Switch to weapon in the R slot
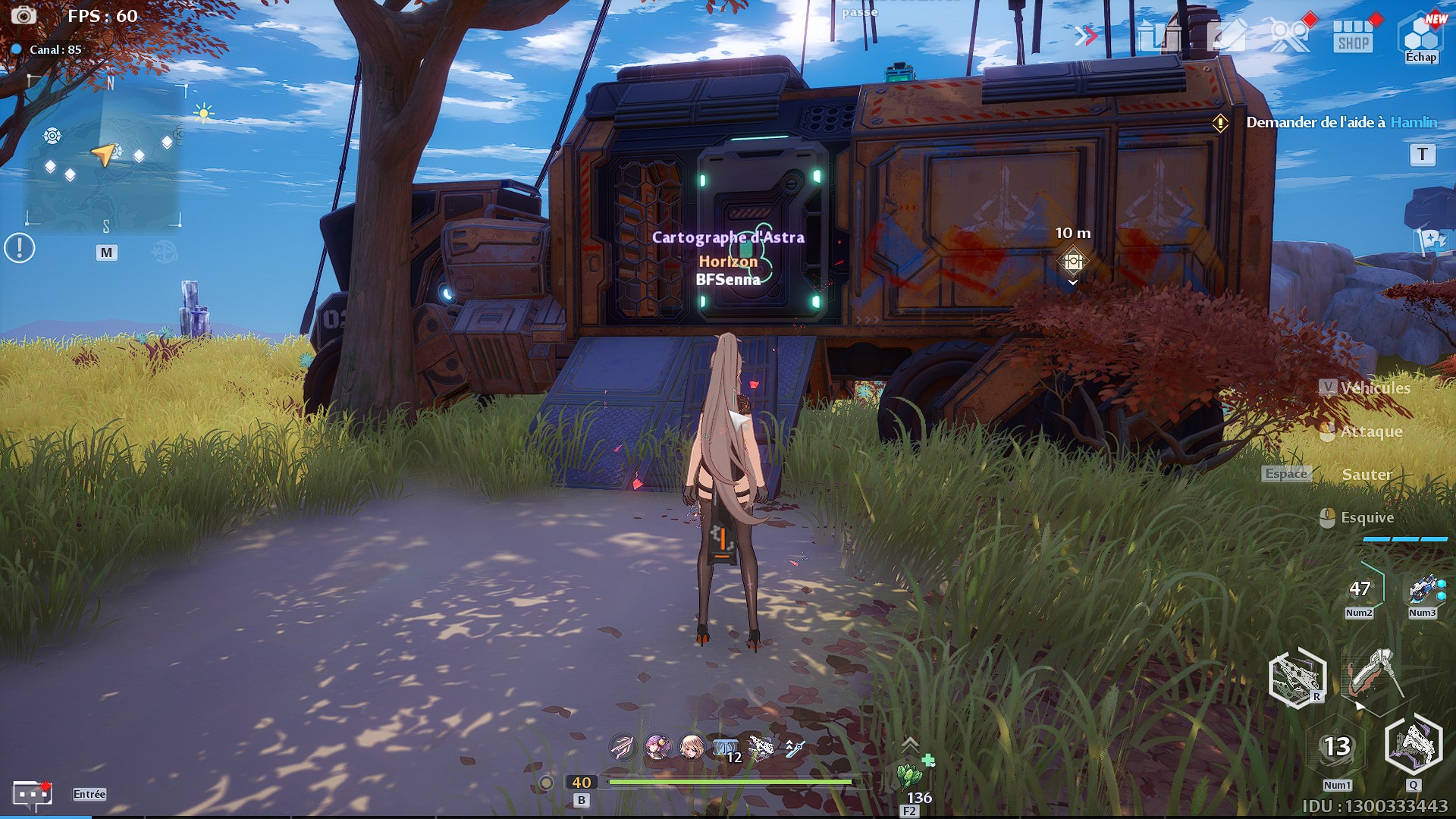 pos(1297,677)
